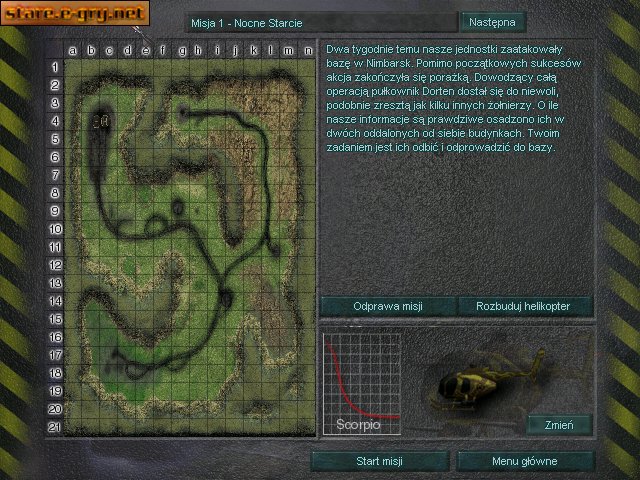
Task: Change helicopter using the Zmień button
Action: 559,425
